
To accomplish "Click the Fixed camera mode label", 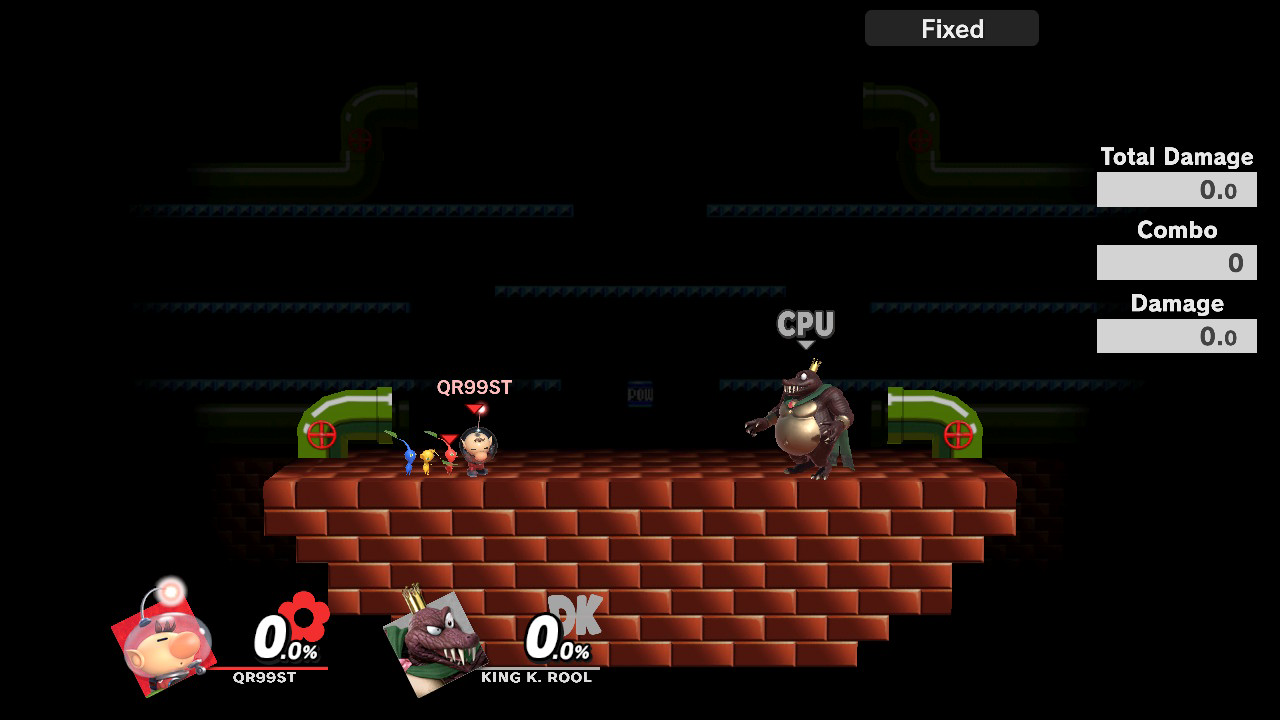I will coord(951,29).
